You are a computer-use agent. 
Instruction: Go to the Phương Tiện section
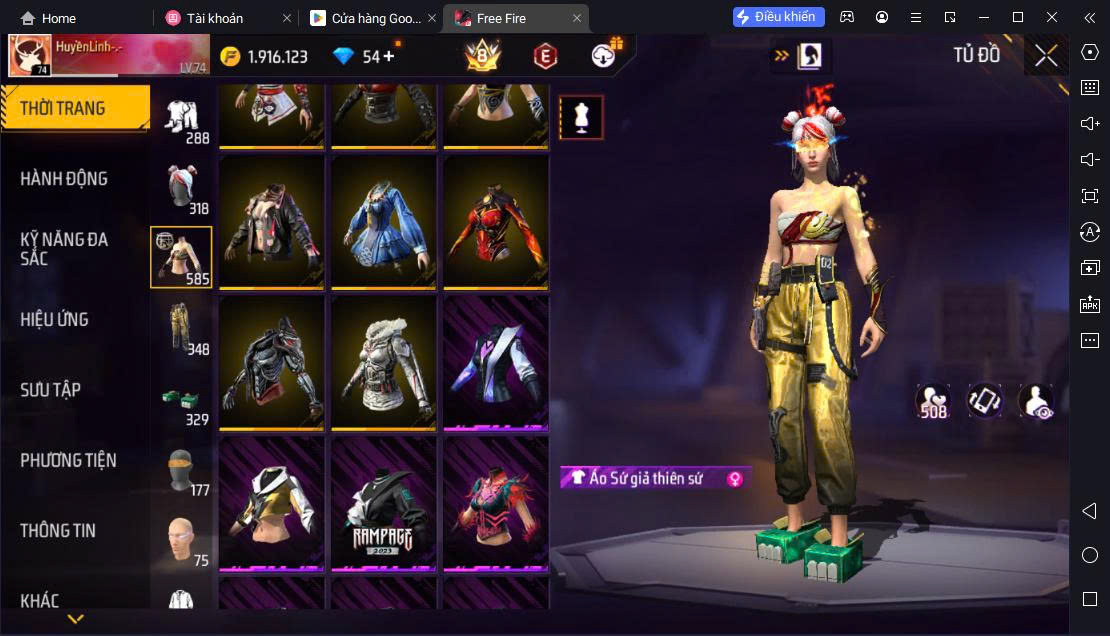tap(68, 461)
